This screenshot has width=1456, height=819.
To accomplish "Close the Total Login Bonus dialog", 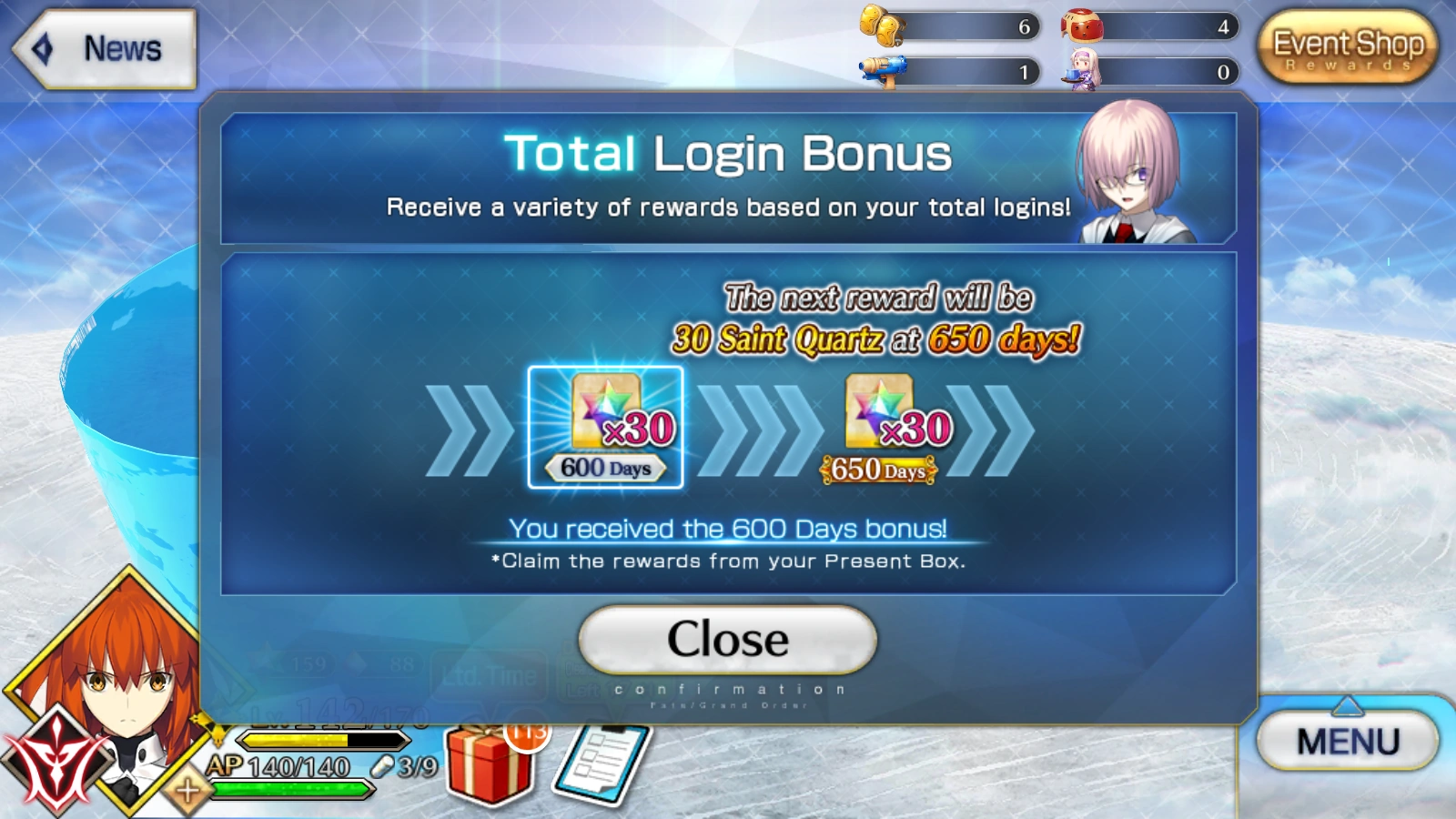I will pyautogui.click(x=726, y=639).
